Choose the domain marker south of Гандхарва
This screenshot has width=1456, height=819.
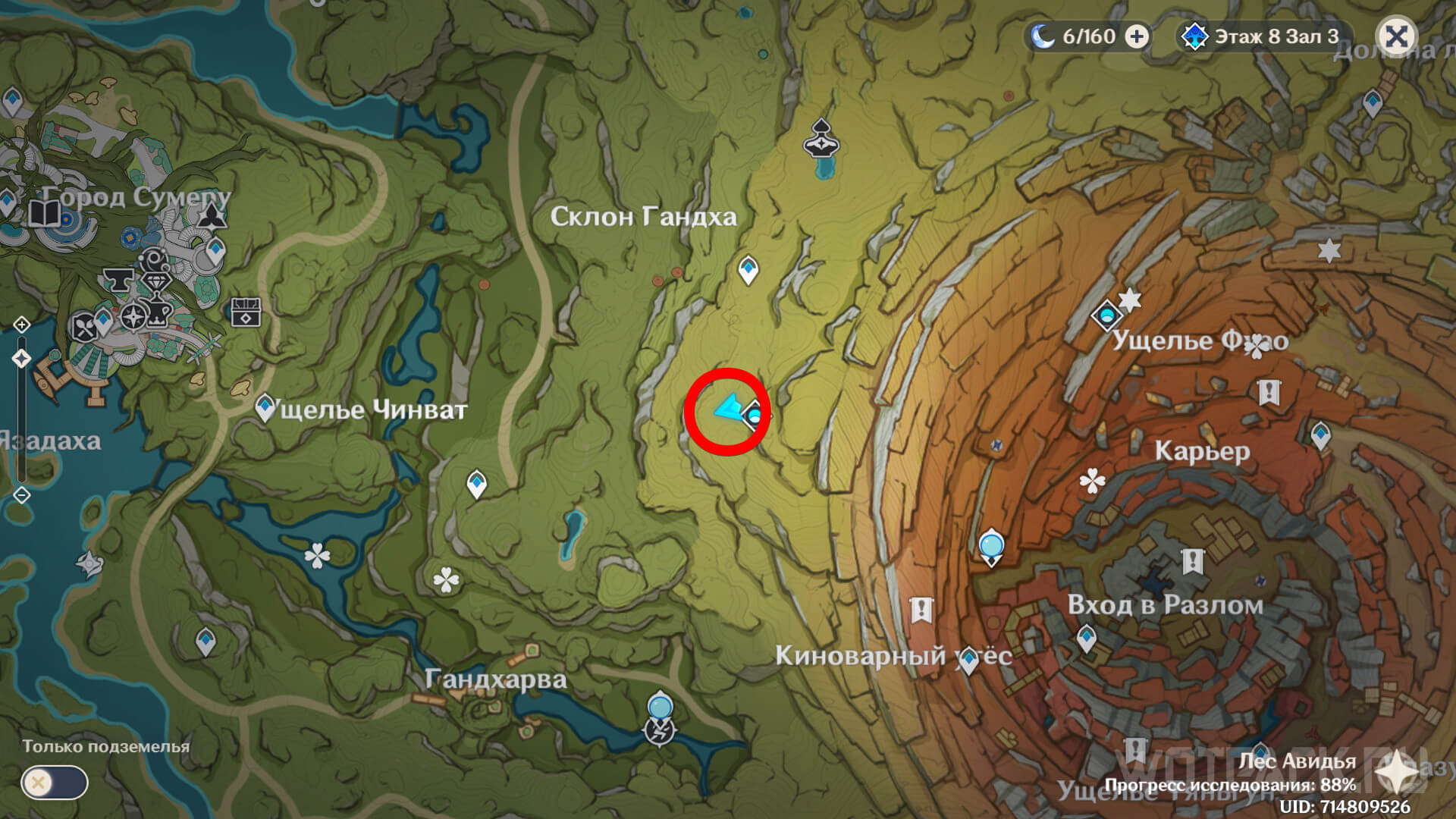click(x=660, y=730)
